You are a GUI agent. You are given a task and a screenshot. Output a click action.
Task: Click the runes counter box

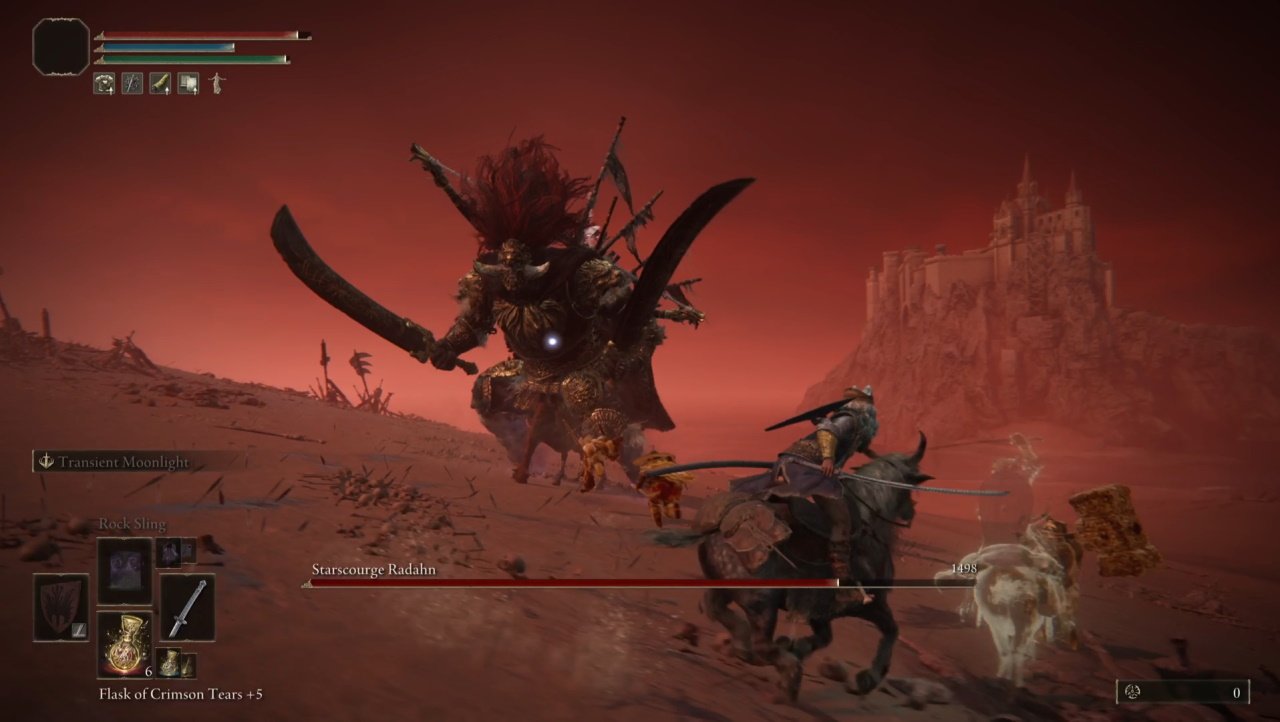(1182, 692)
